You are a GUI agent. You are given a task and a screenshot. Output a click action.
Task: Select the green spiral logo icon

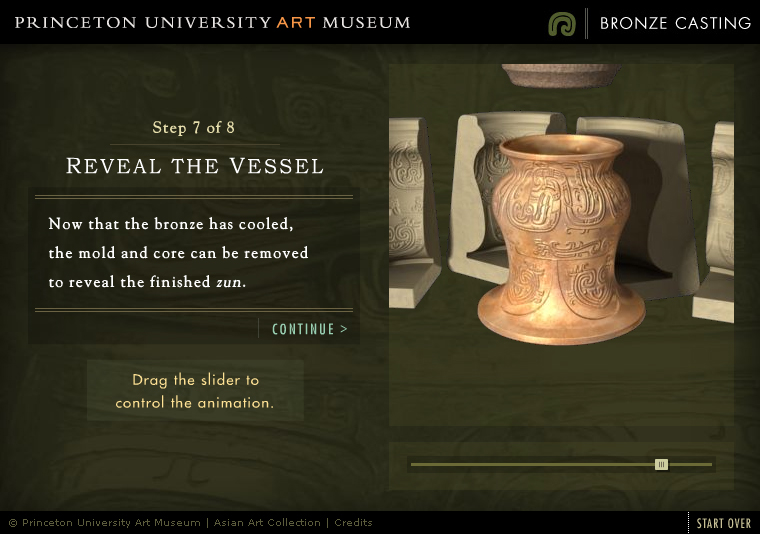pyautogui.click(x=562, y=23)
